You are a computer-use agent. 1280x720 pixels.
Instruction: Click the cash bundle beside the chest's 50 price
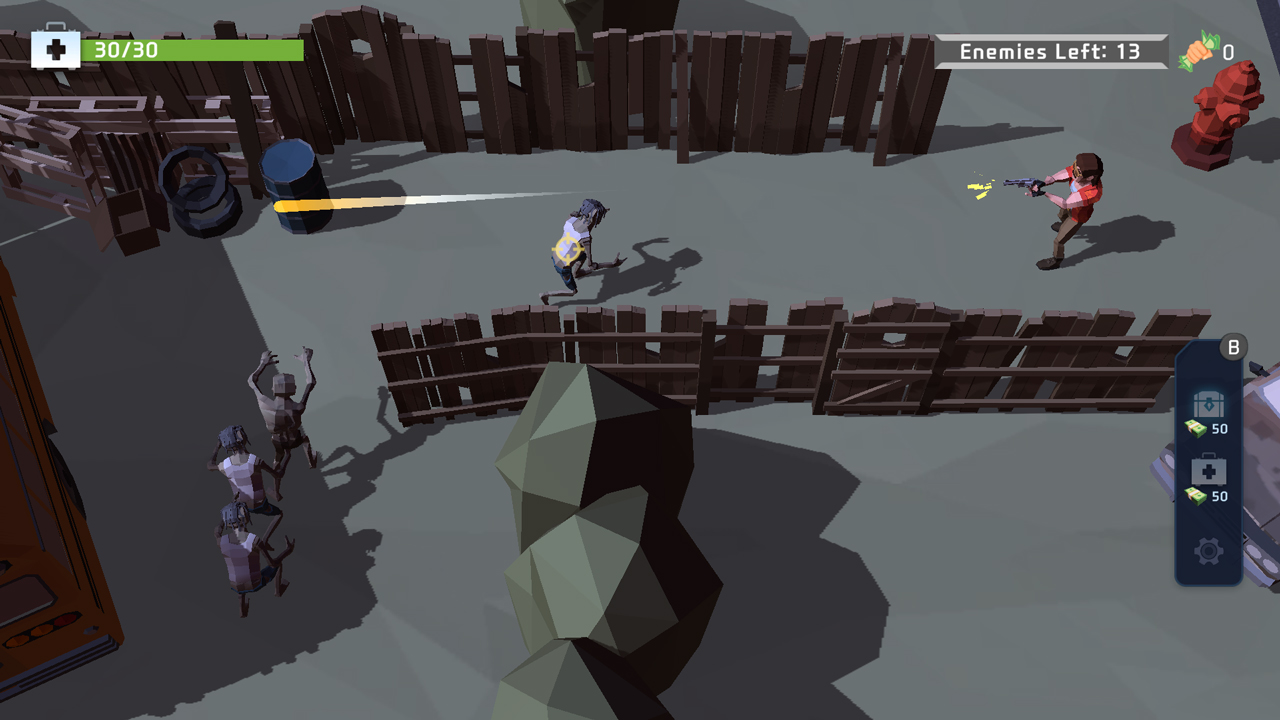tap(1196, 430)
